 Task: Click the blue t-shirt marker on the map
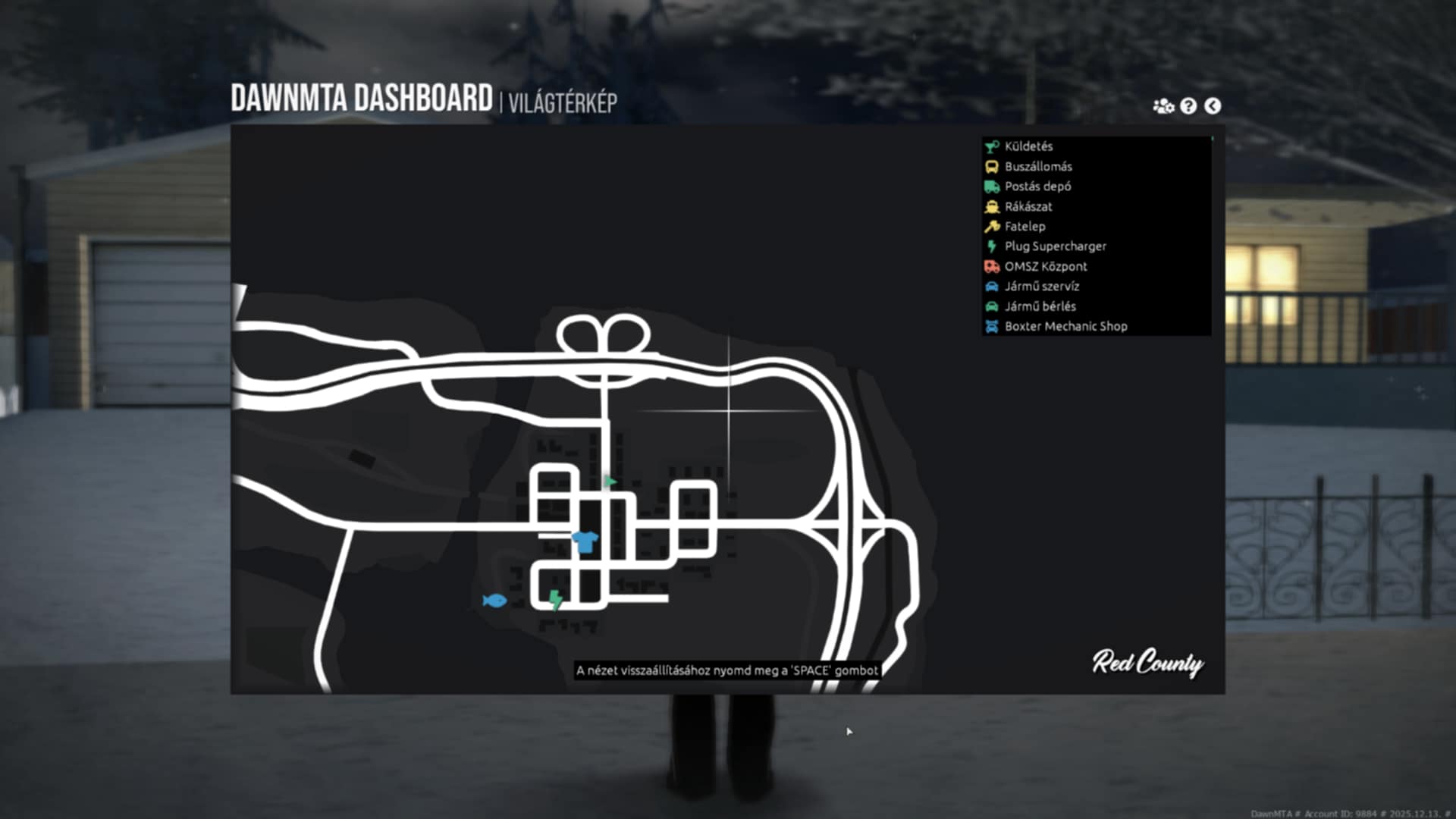click(585, 541)
